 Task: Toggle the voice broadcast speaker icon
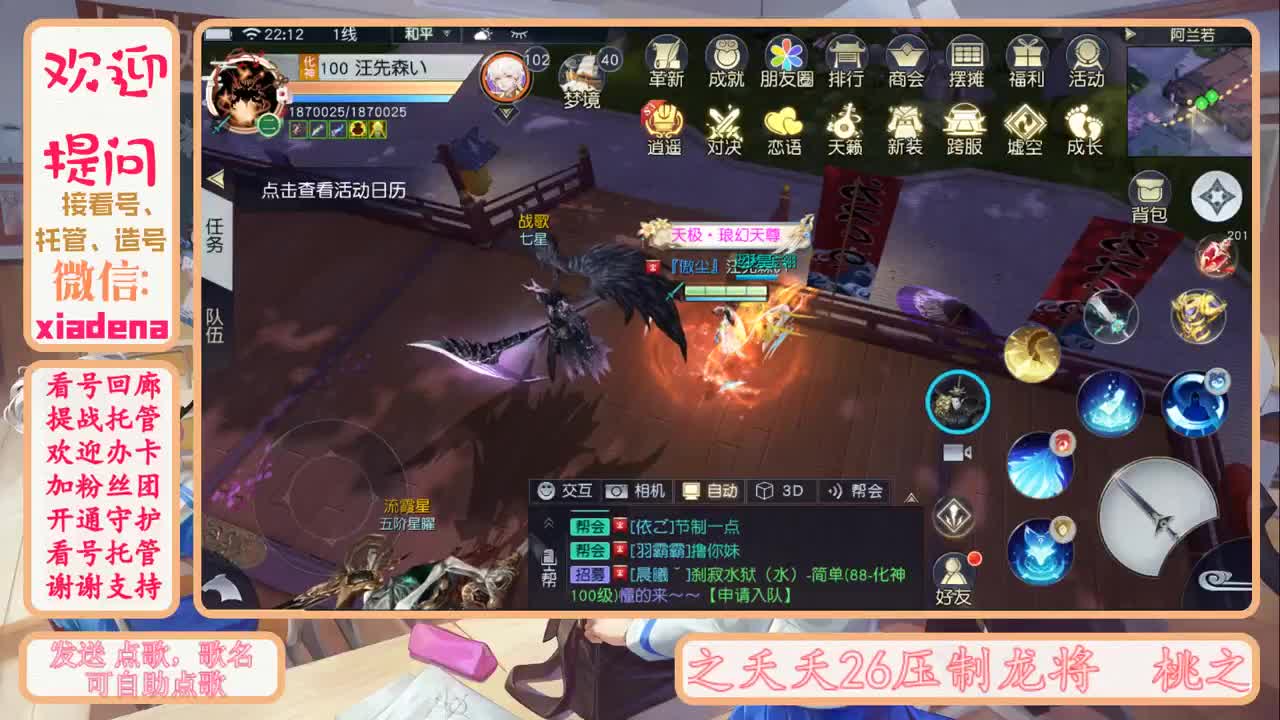(x=959, y=455)
